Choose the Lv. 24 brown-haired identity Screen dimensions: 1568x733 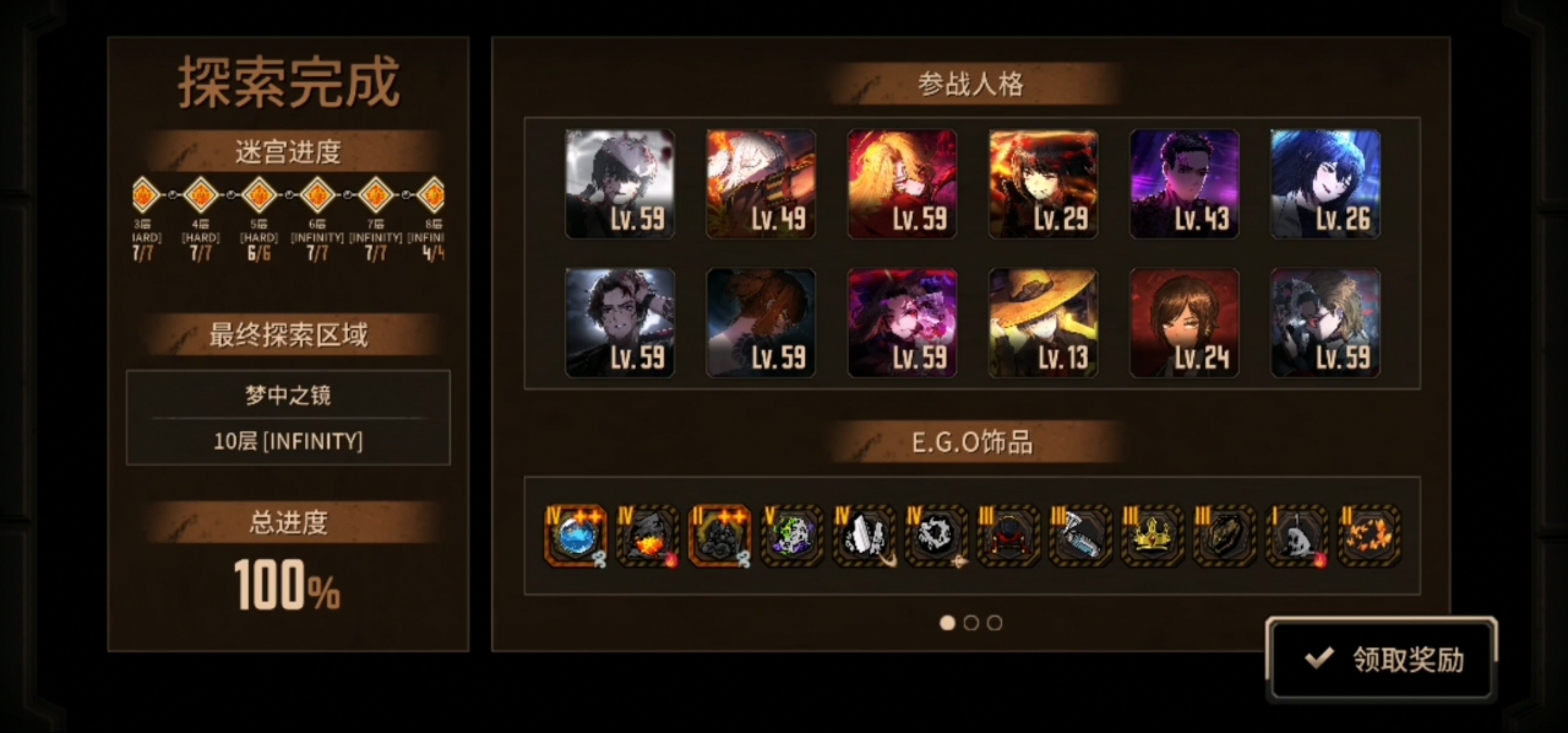tap(1184, 322)
